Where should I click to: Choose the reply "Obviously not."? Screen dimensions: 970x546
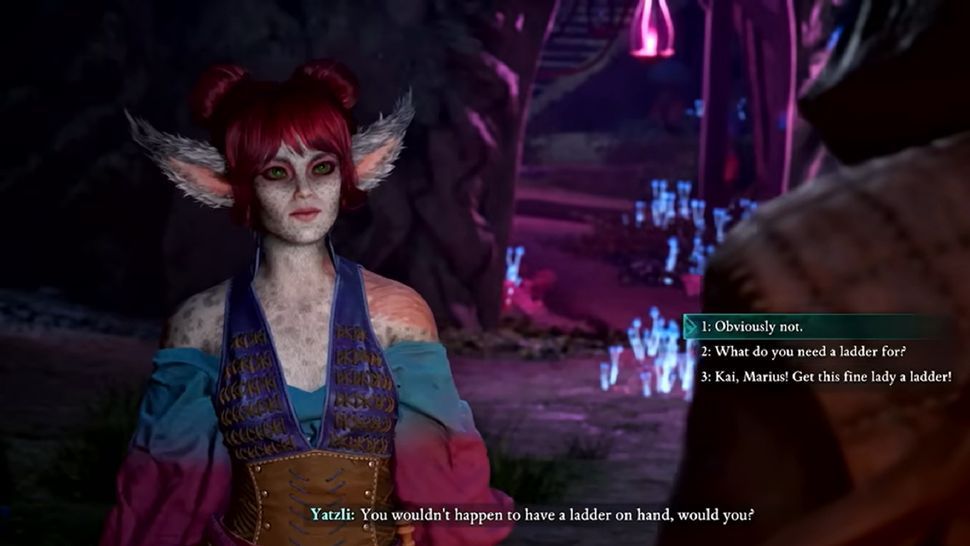[752, 327]
